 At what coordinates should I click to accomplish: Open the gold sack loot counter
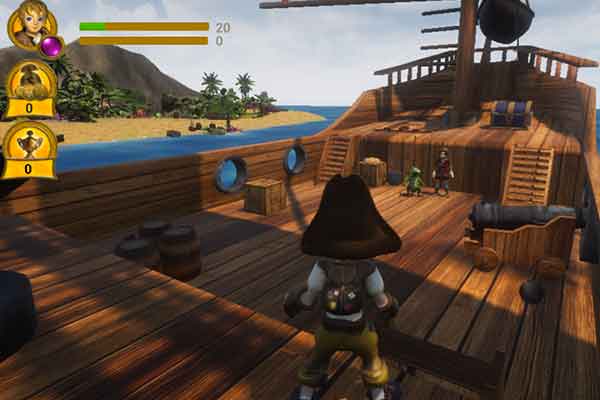click(30, 88)
